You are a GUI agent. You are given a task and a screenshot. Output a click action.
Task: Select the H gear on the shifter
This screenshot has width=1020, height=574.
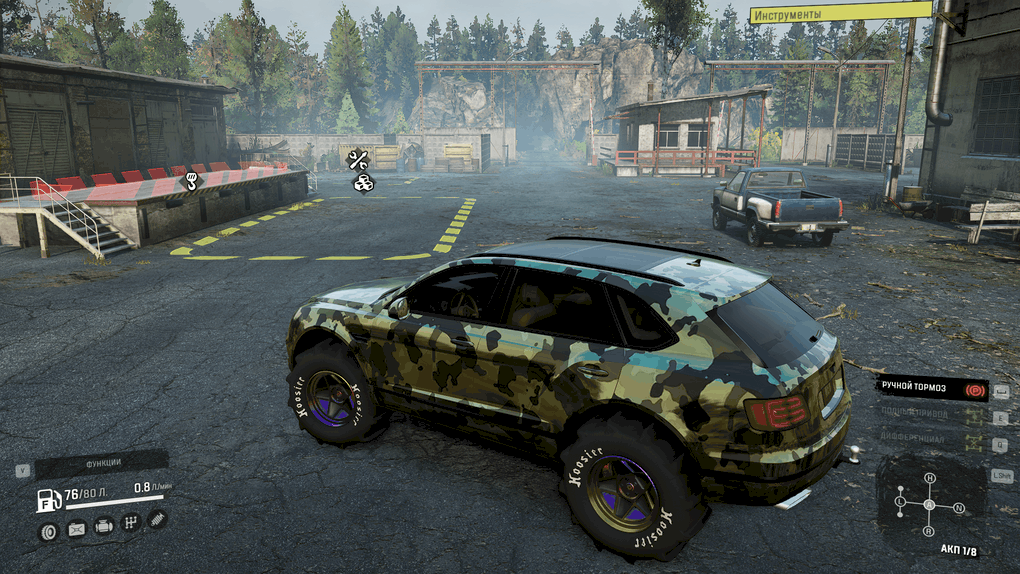tap(929, 478)
